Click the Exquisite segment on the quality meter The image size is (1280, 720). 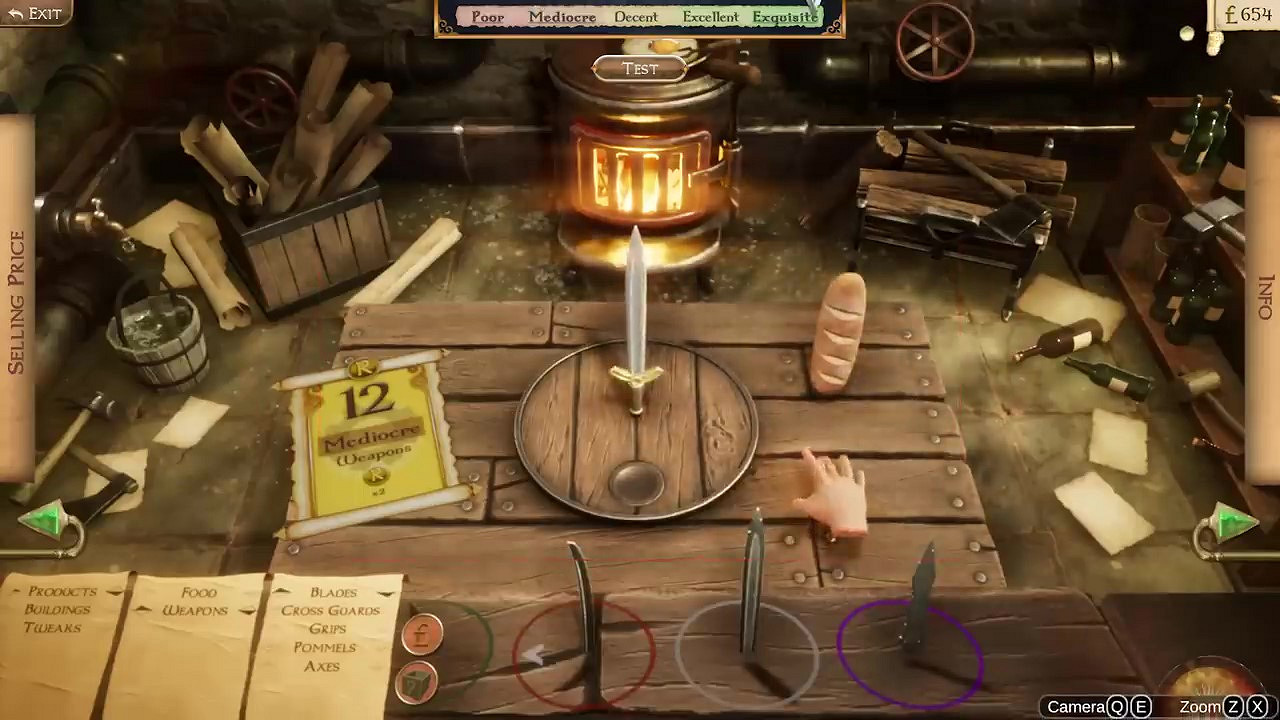785,17
